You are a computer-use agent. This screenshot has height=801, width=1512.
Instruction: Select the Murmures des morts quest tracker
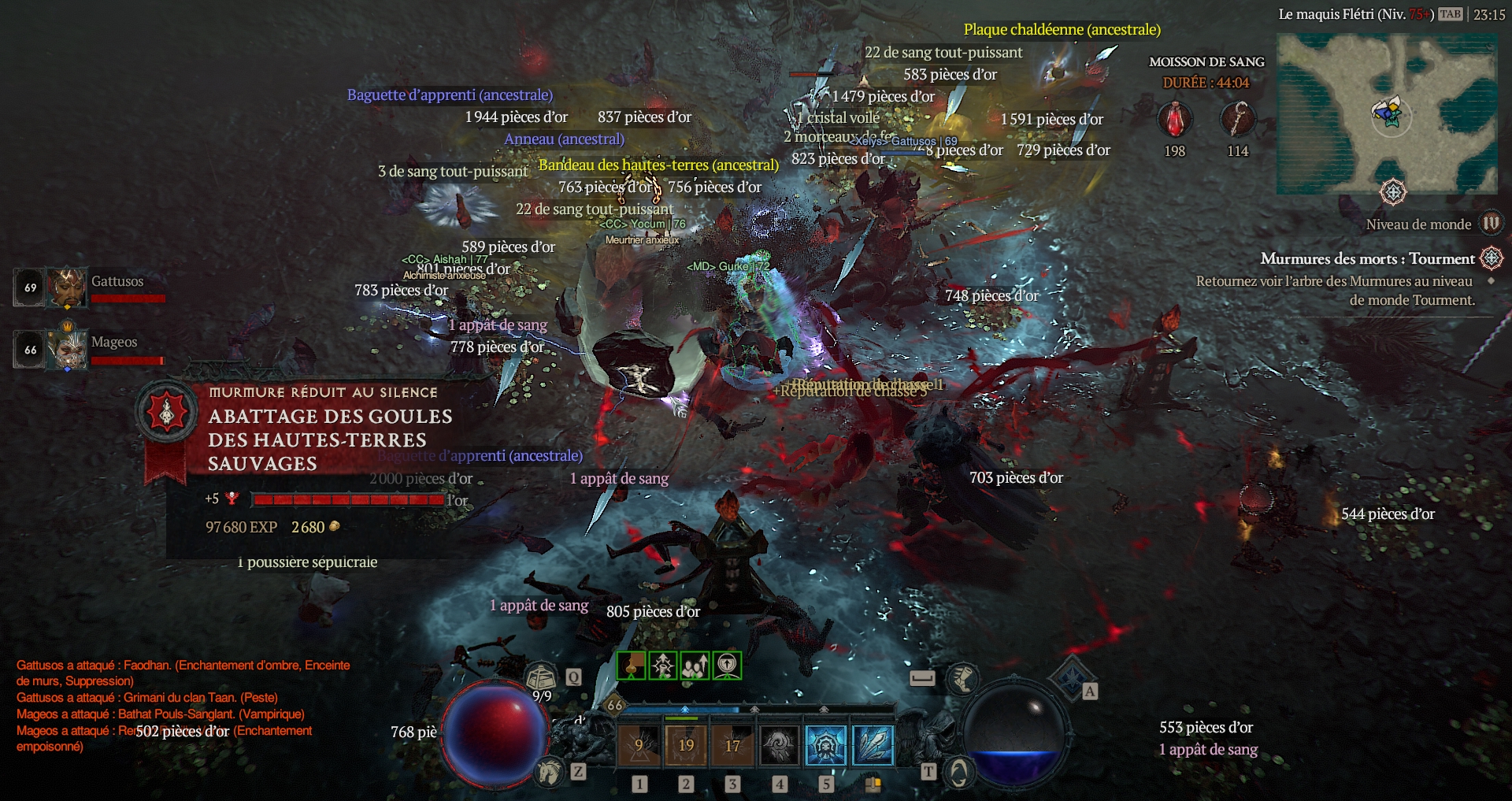click(1368, 259)
